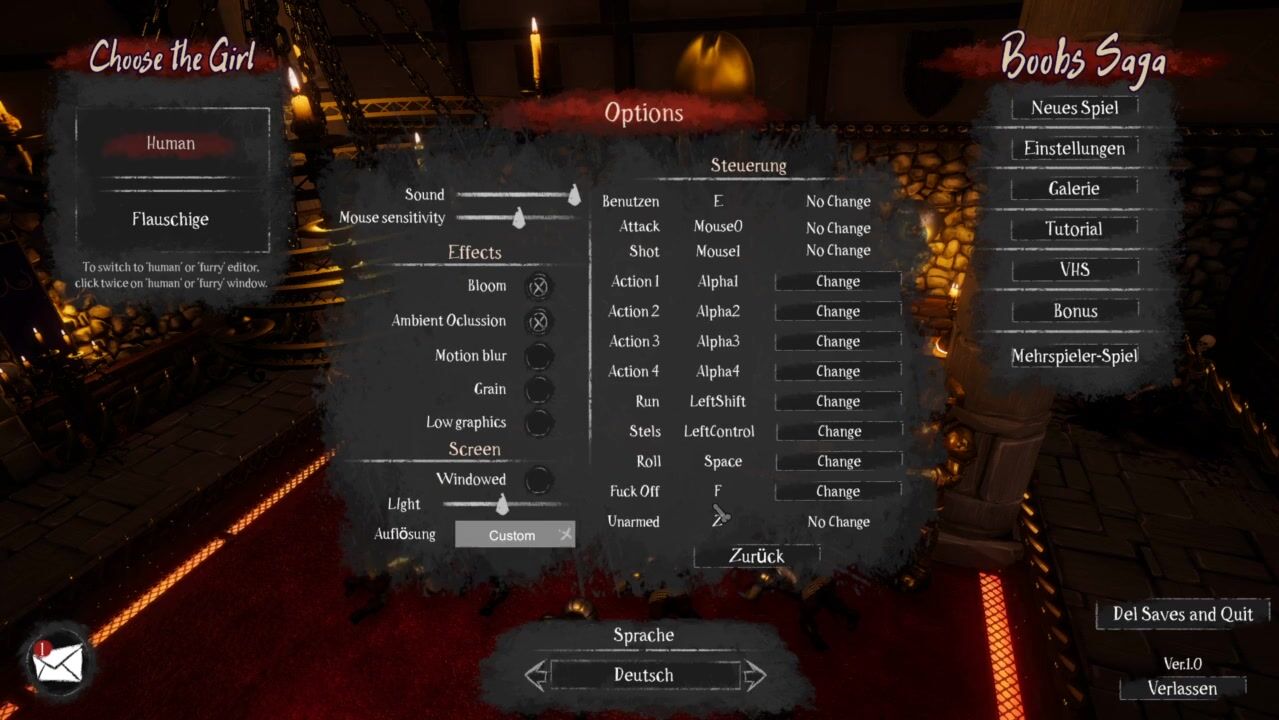Click the right arrow next to Deutsch

click(755, 675)
